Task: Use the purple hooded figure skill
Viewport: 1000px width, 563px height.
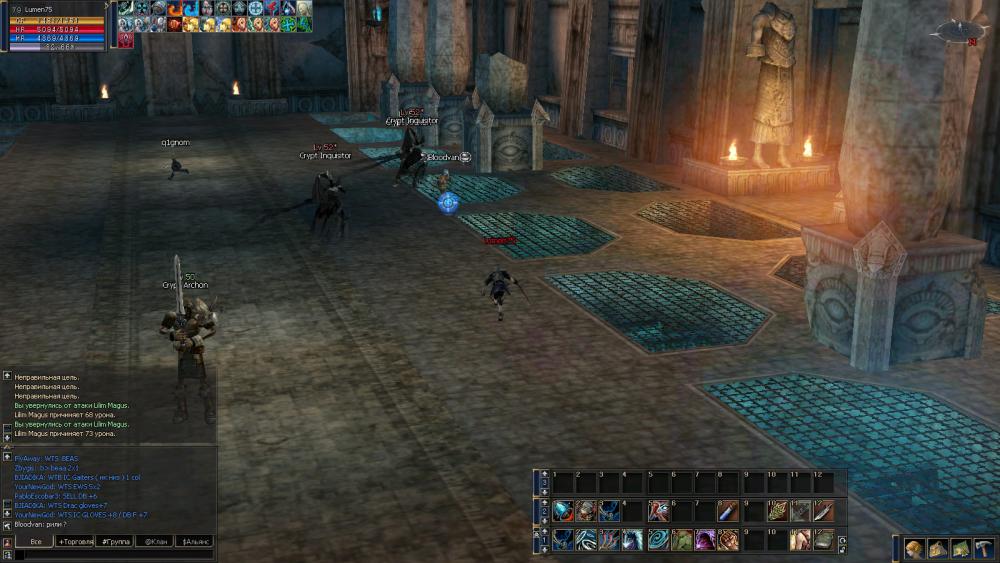Action: [x=704, y=540]
